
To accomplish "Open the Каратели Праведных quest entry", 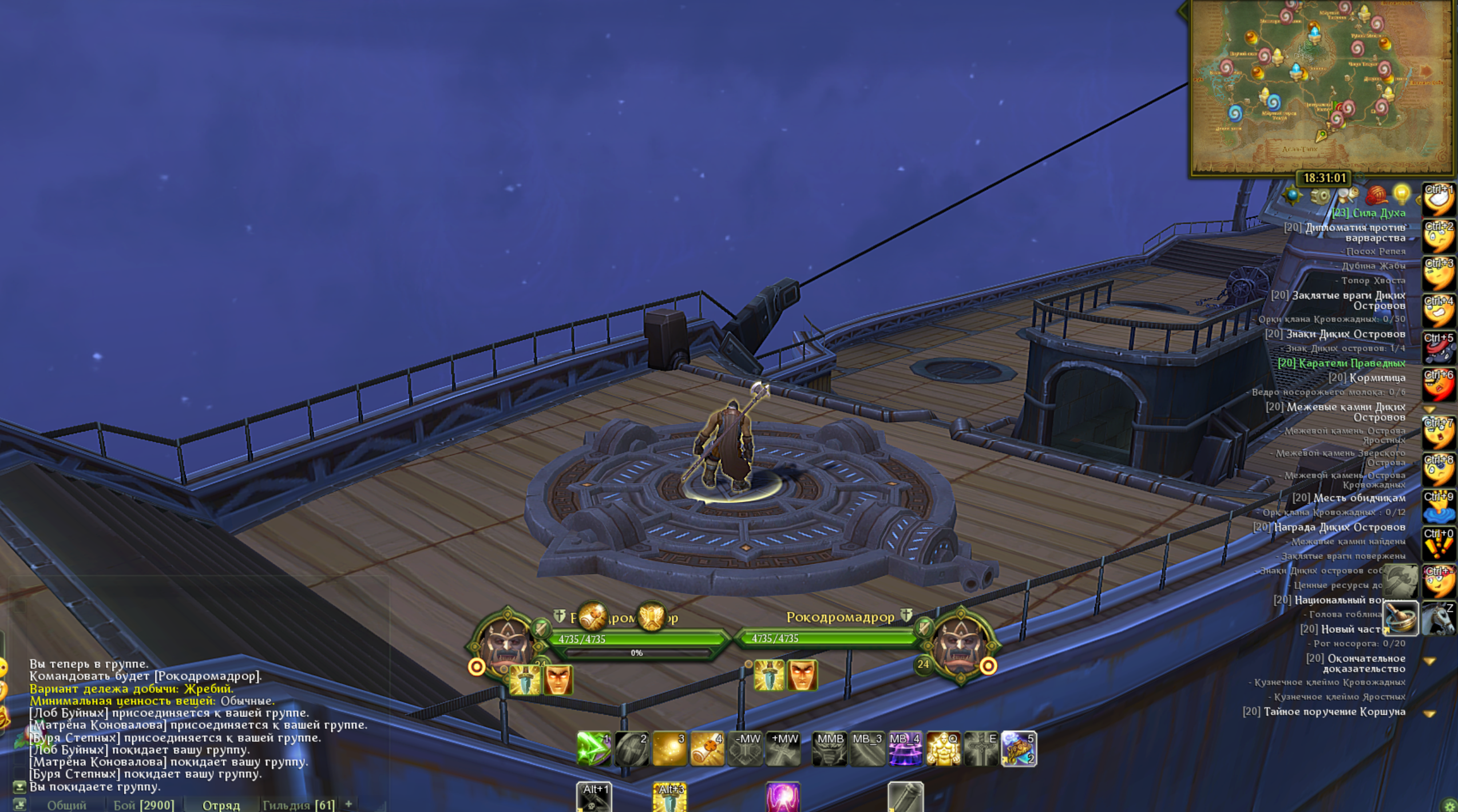I will 1341,363.
